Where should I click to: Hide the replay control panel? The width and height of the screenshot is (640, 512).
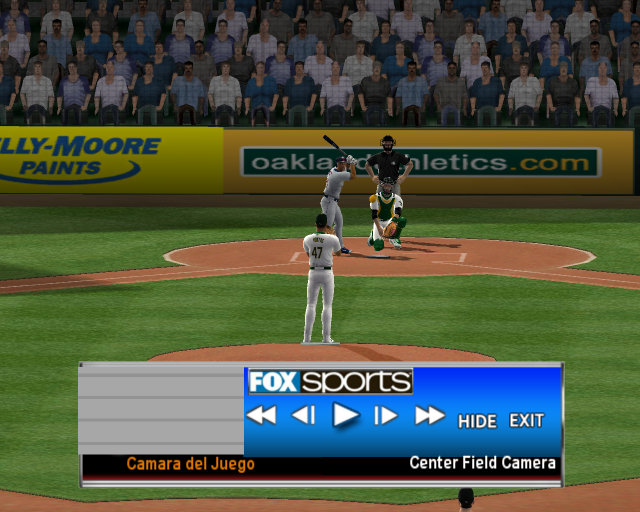(477, 421)
